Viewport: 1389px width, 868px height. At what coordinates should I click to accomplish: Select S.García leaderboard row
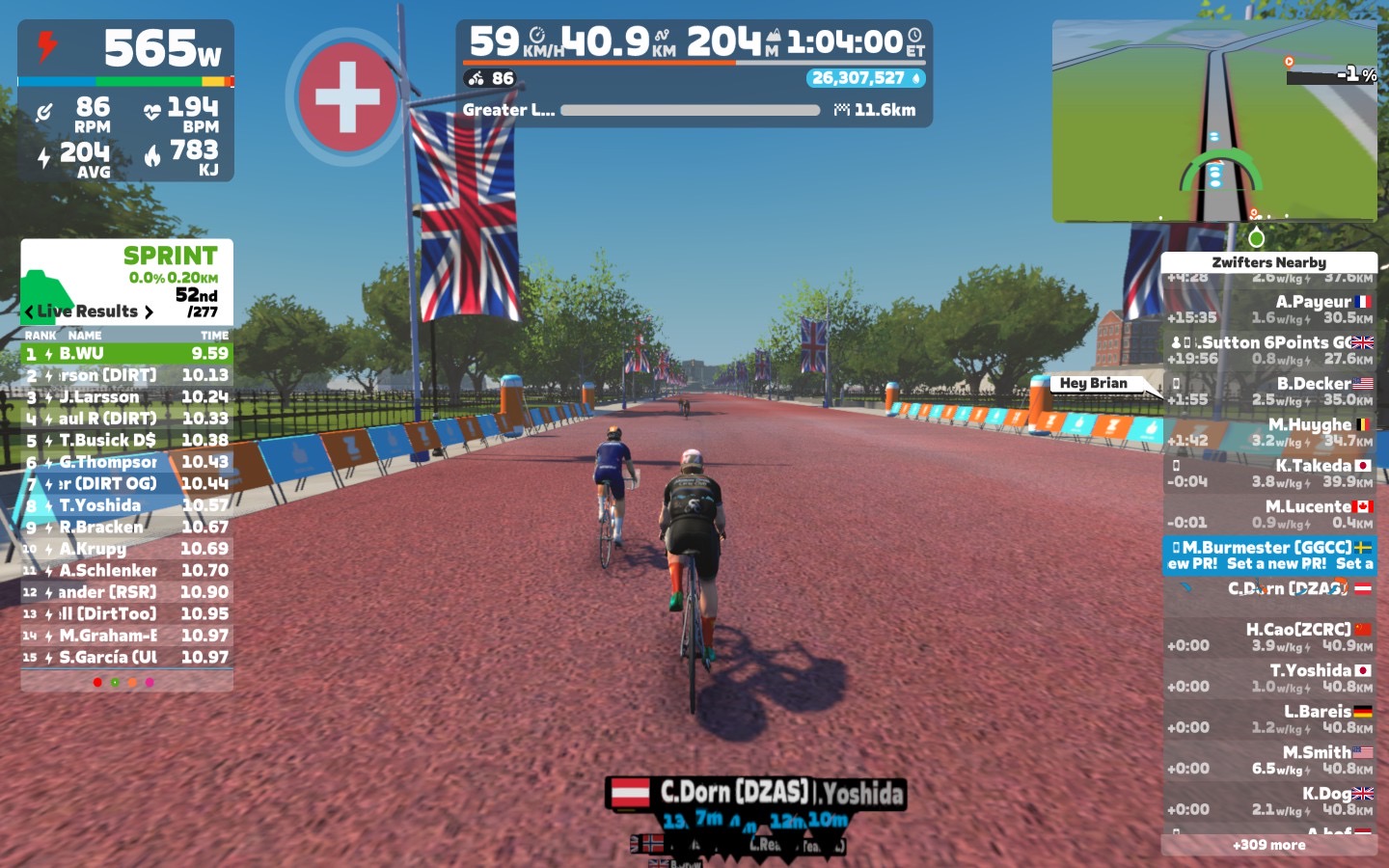tap(126, 658)
